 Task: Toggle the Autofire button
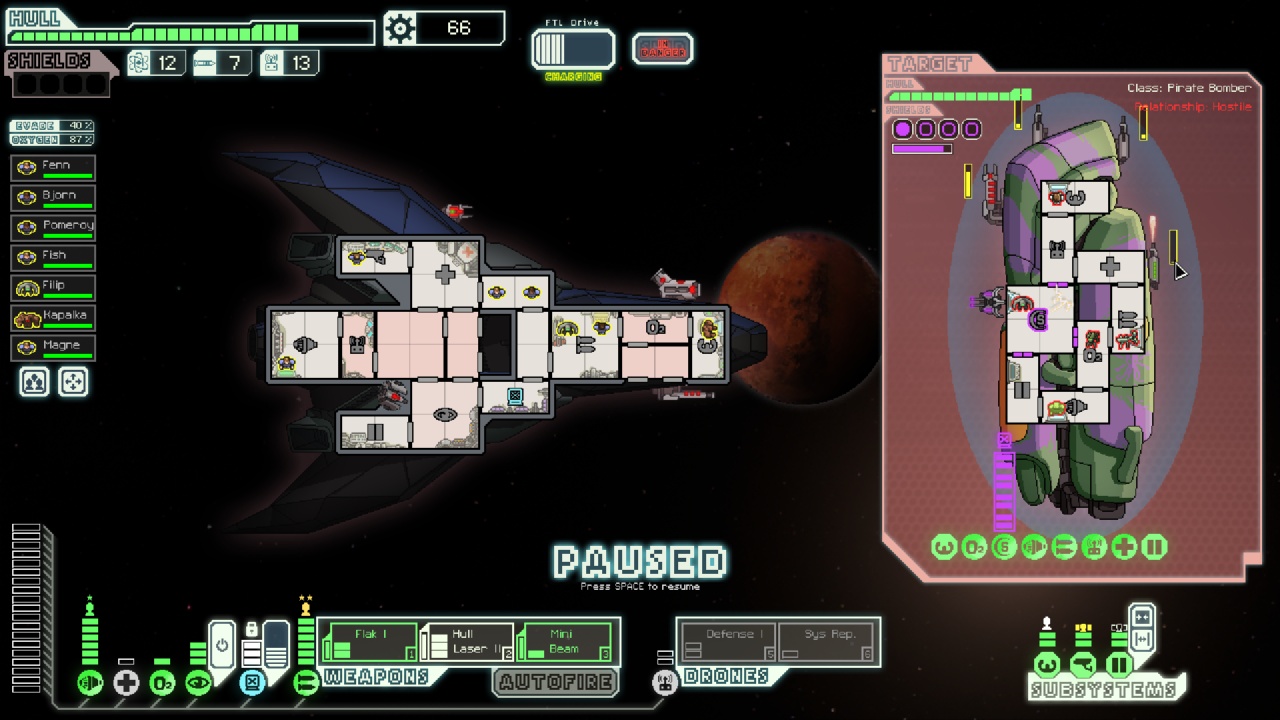point(556,683)
